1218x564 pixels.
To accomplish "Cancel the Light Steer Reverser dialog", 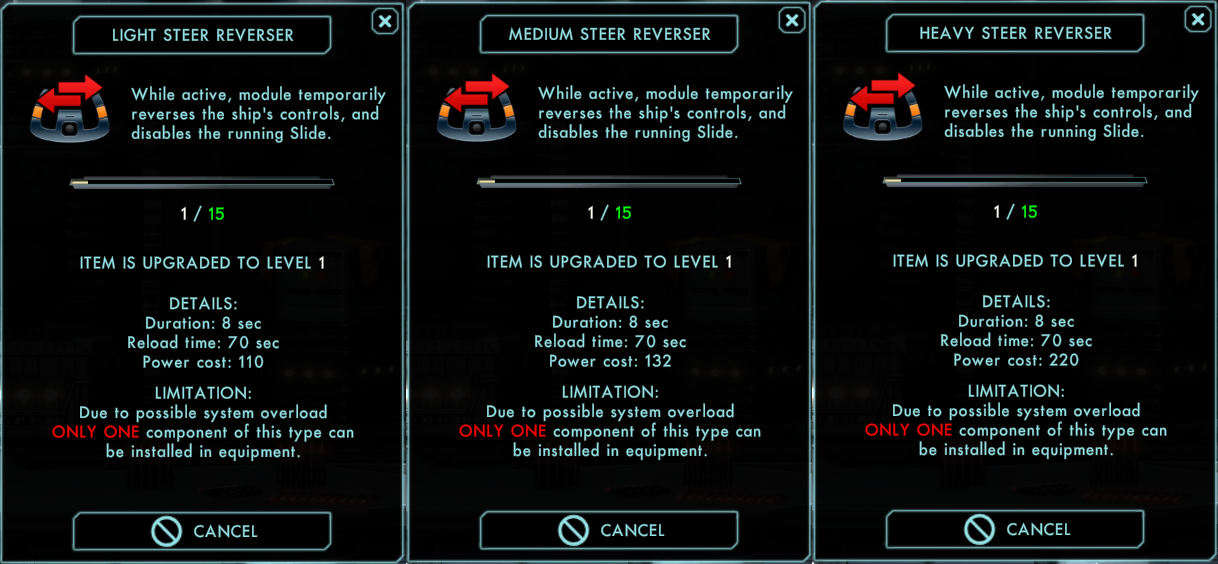I will pos(202,531).
